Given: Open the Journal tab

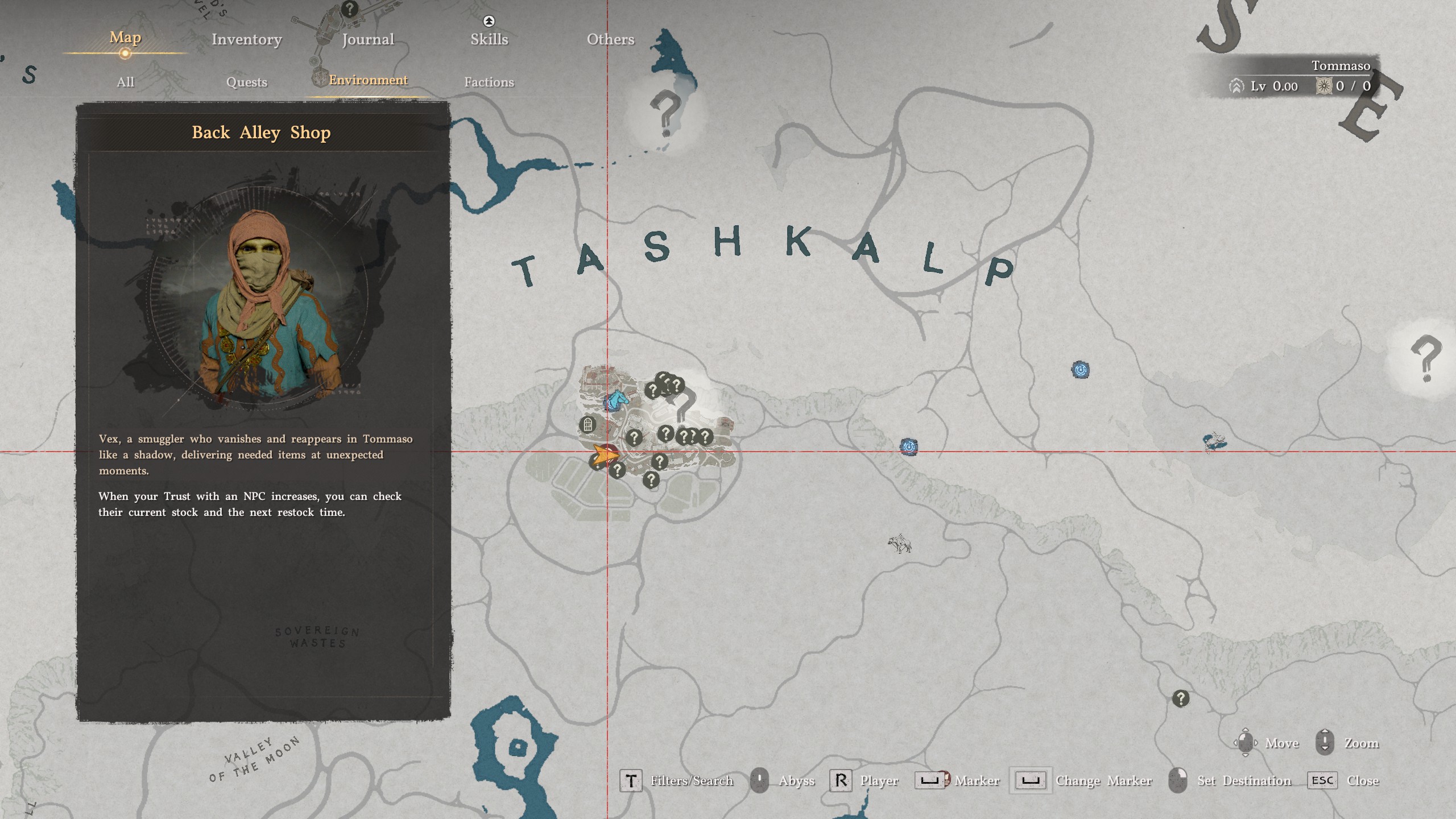Looking at the screenshot, I should click(368, 39).
